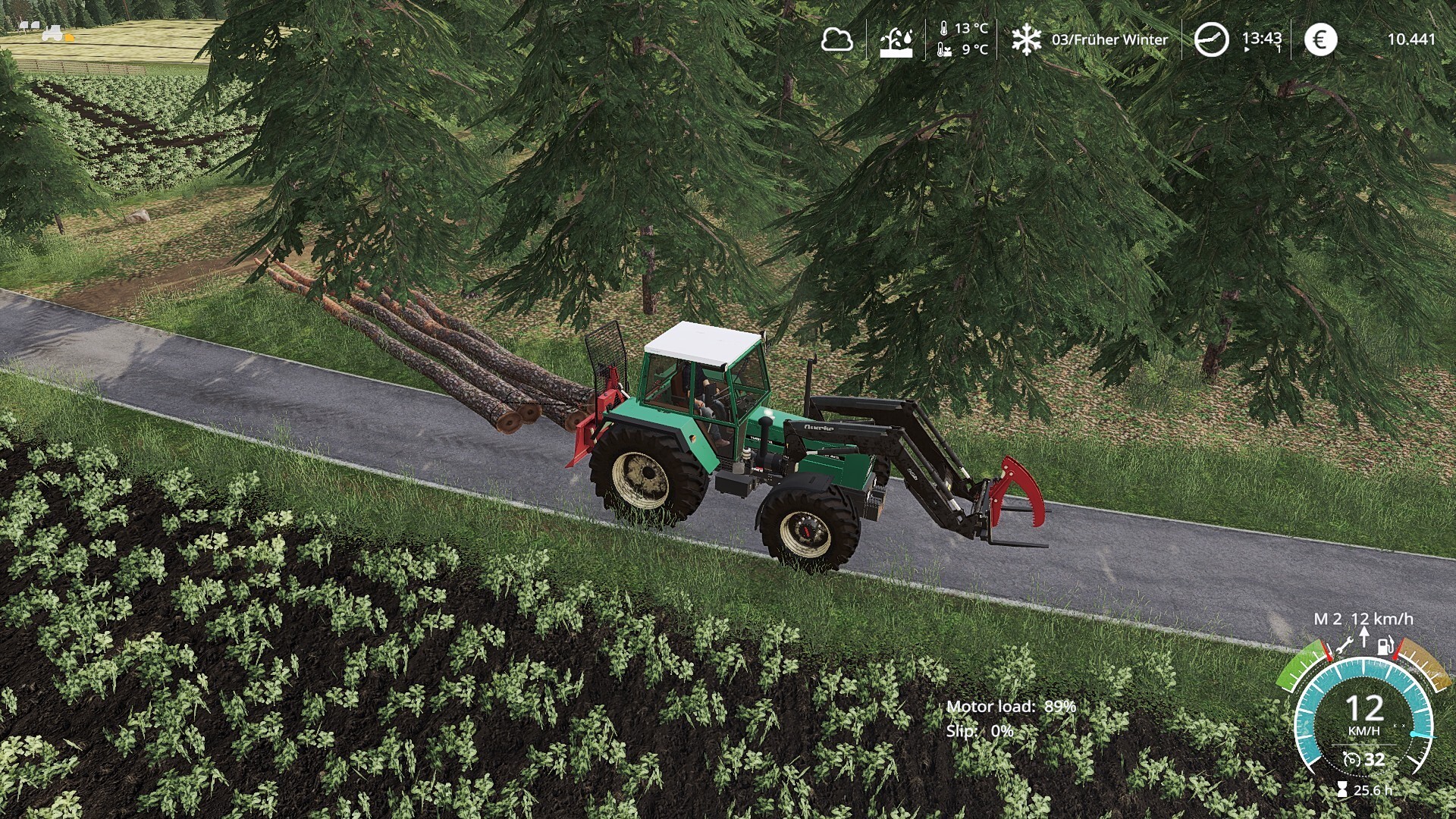Click the white tractor schema icon
Viewport: 1456px width, 819px height.
[x=52, y=33]
